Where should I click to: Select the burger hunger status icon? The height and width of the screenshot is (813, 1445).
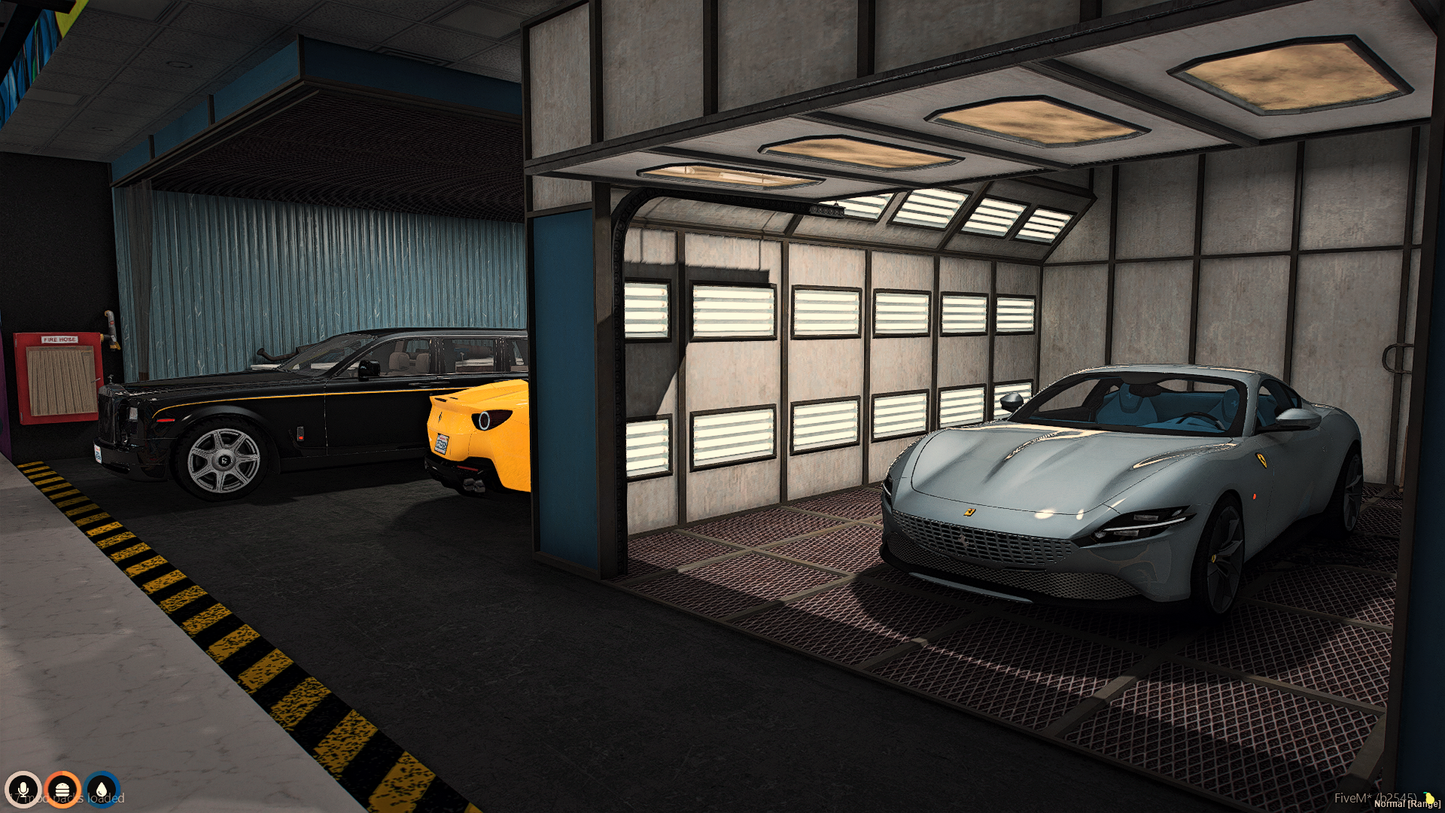tap(62, 789)
